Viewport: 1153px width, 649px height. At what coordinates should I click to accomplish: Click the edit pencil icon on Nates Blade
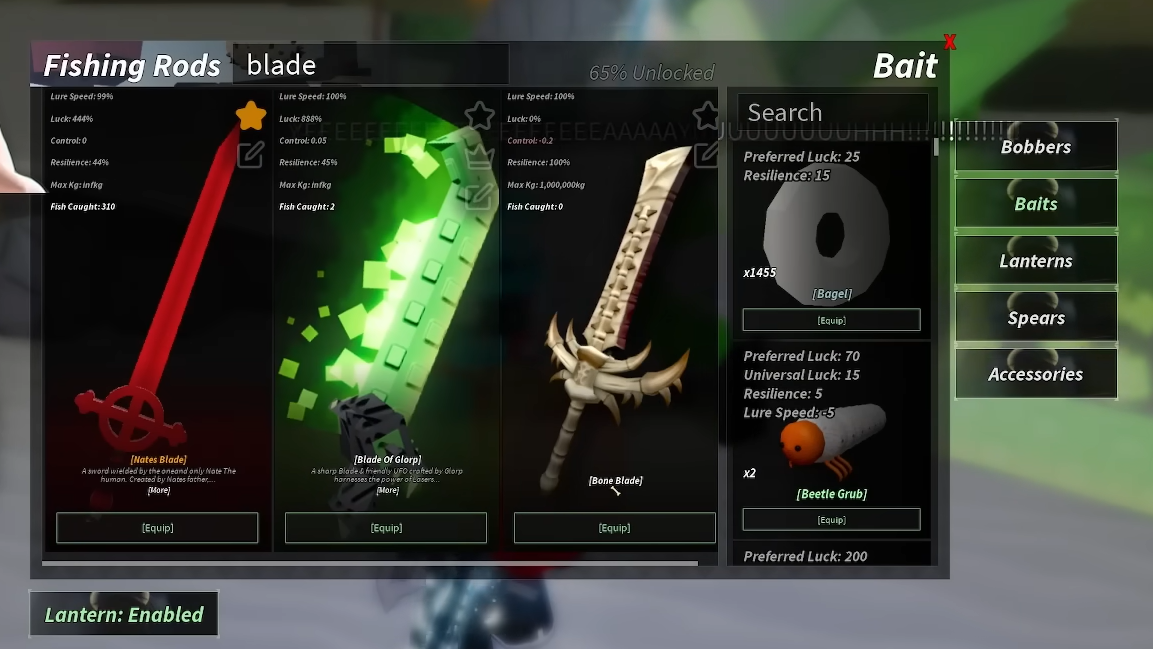(251, 154)
